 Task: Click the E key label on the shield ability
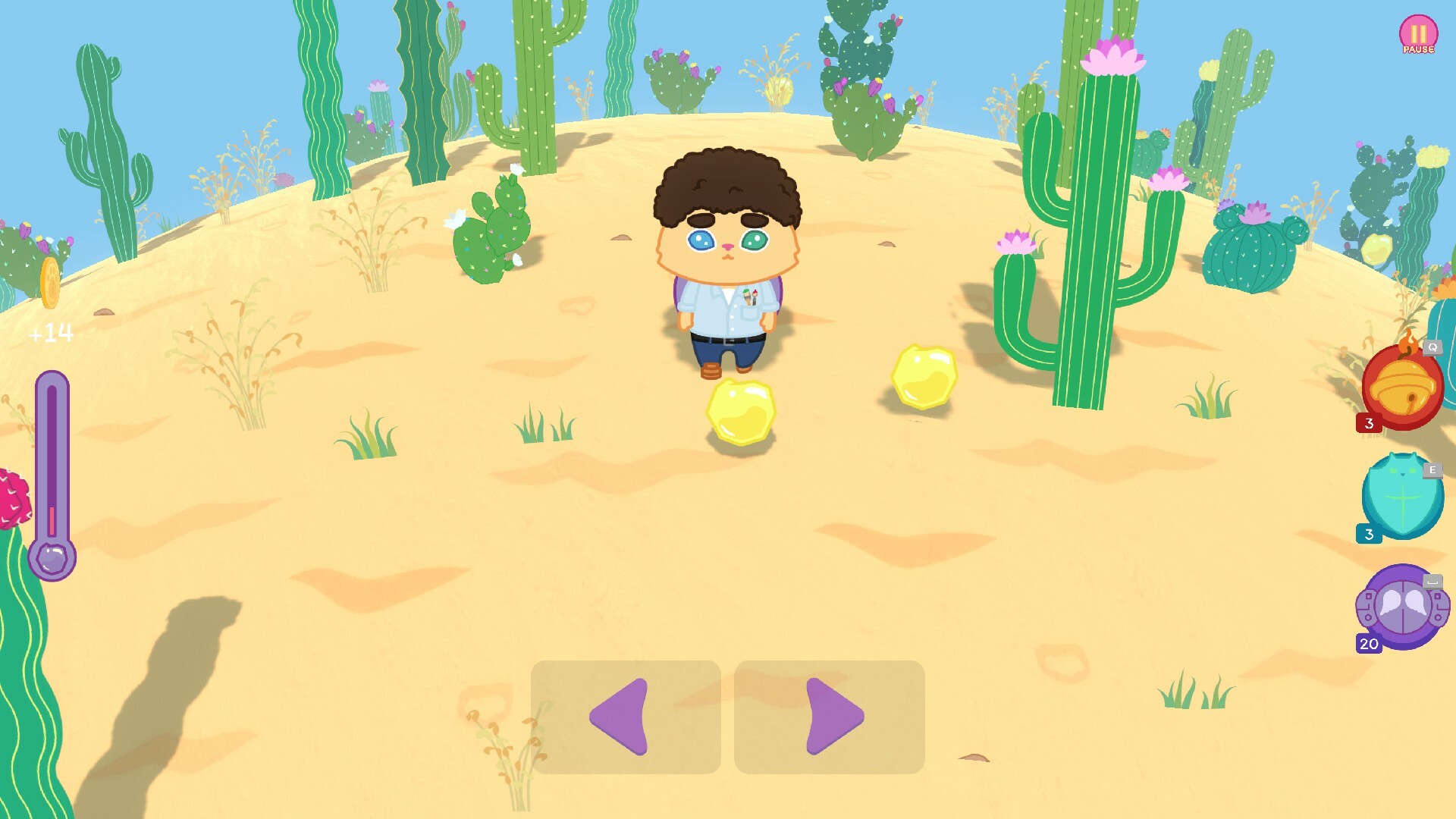point(1432,470)
